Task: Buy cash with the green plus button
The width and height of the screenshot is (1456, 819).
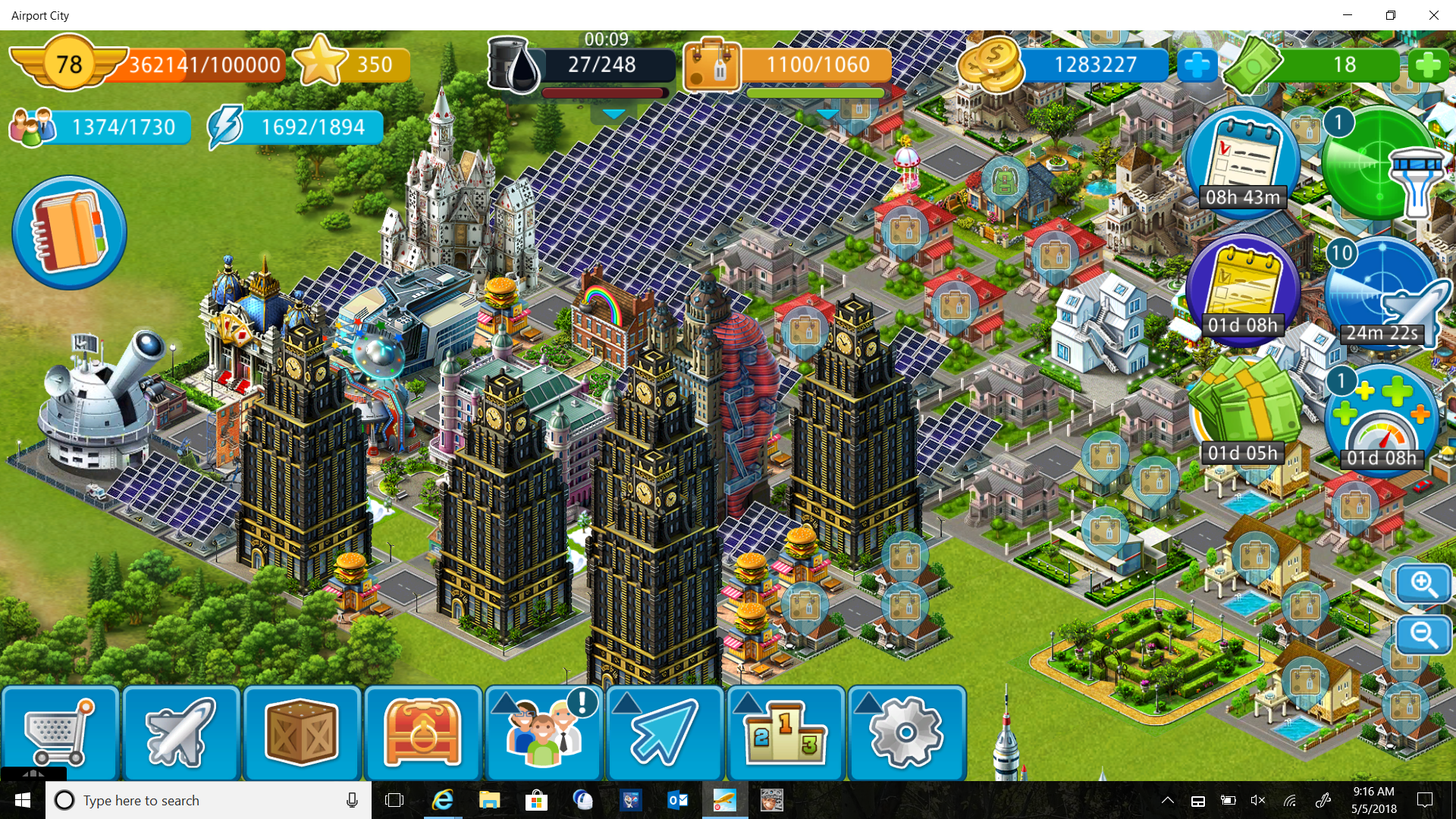Action: coord(1428,65)
